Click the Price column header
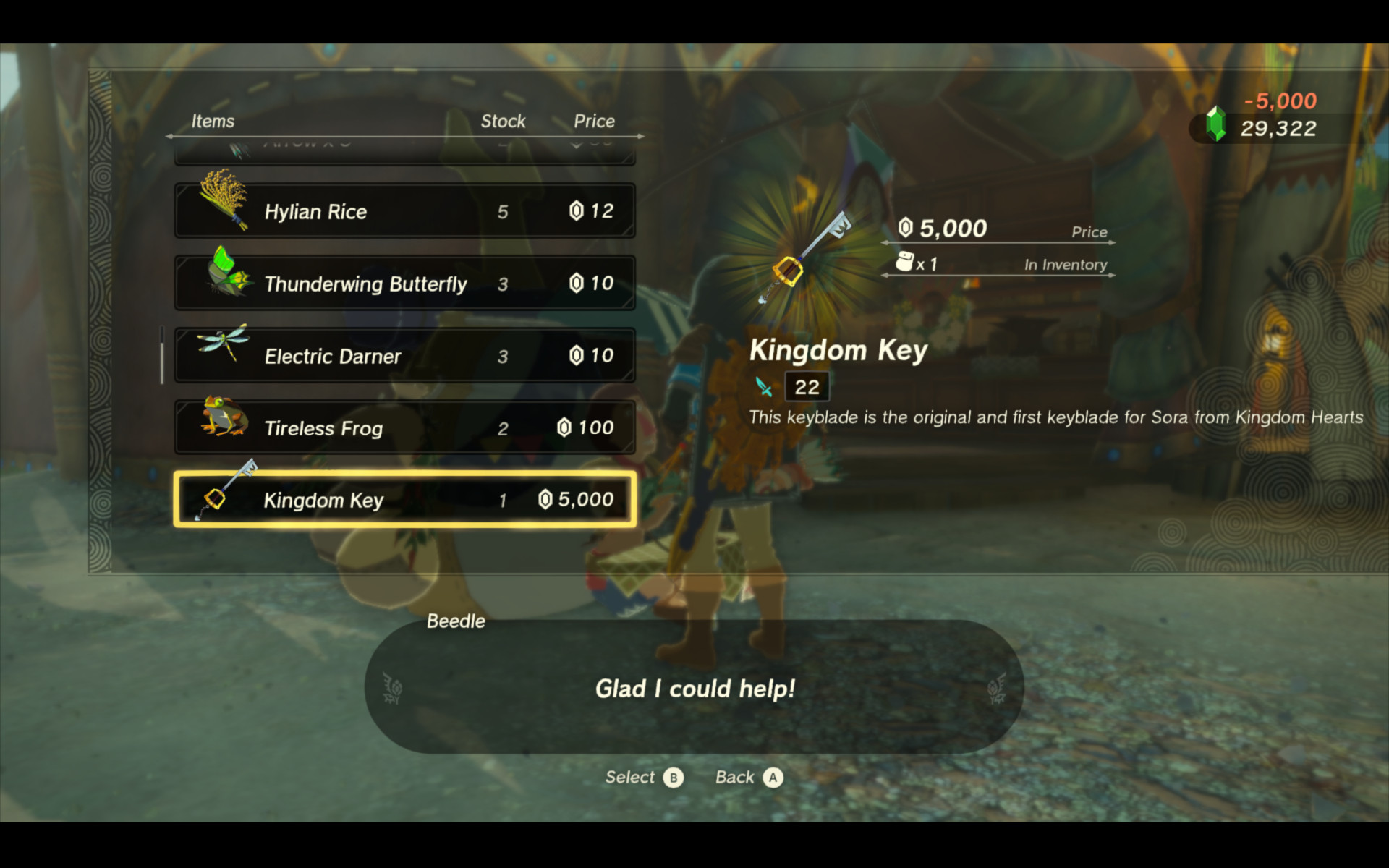1389x868 pixels. pos(594,121)
